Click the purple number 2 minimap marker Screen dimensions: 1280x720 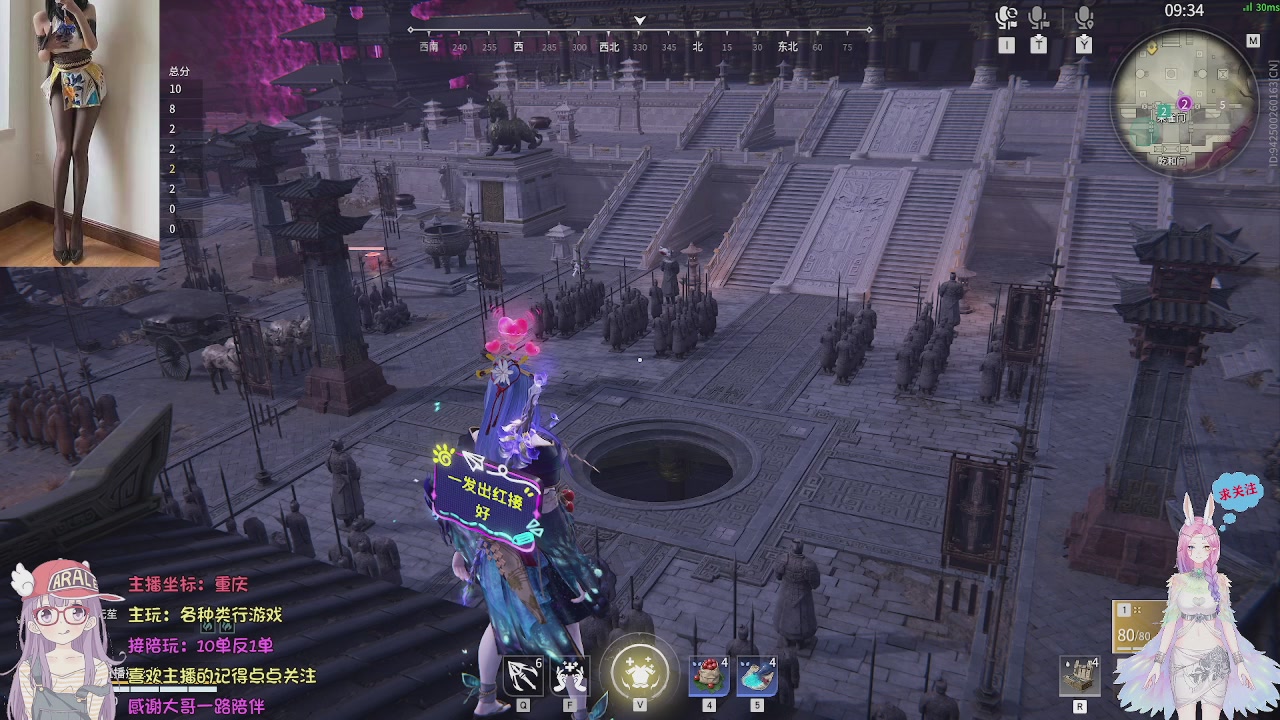tap(1185, 103)
